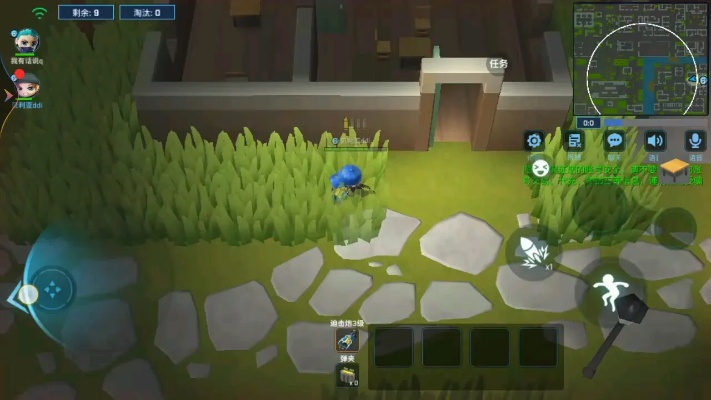Toggle the speaker voice output

[655, 141]
